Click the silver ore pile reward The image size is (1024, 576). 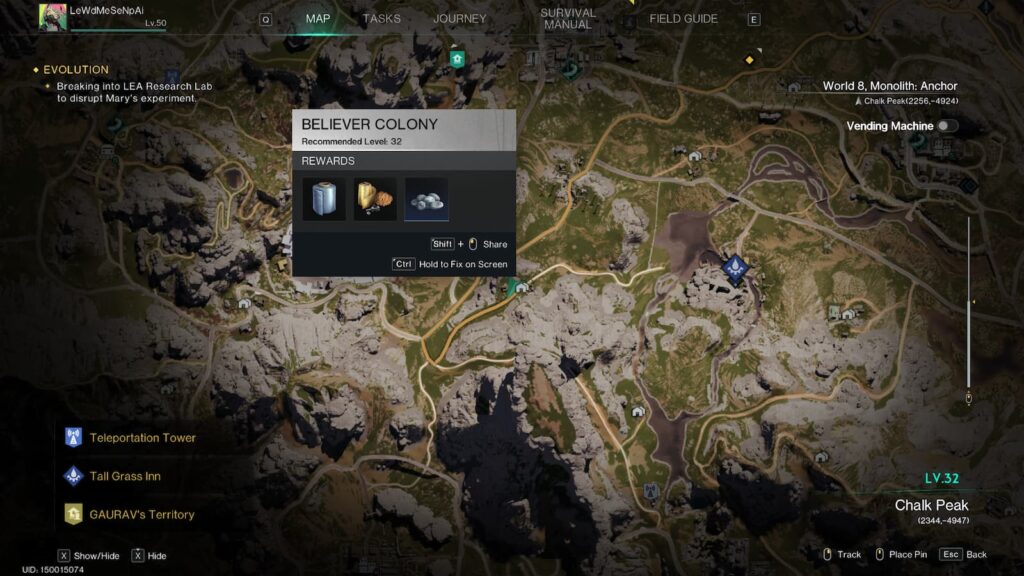pyautogui.click(x=426, y=199)
